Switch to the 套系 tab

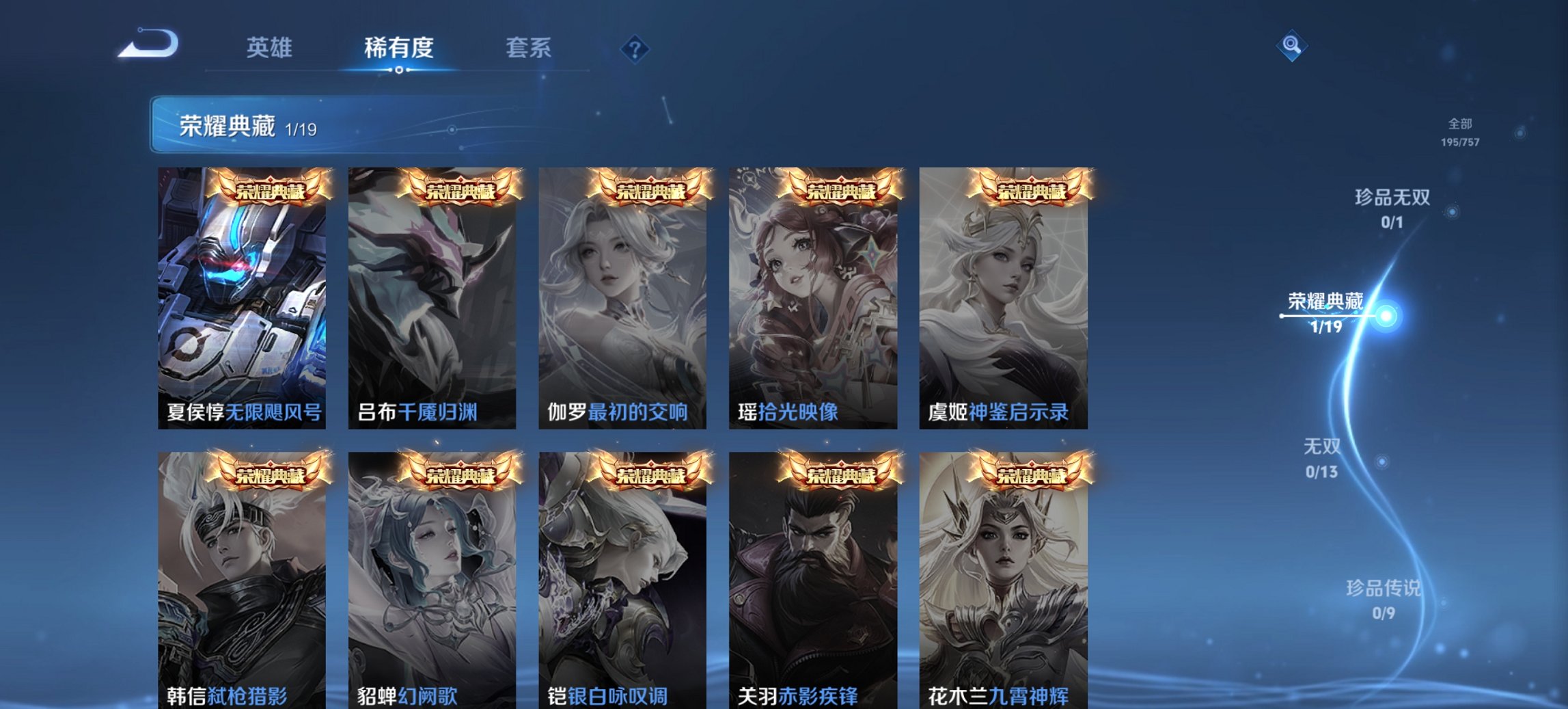(x=527, y=48)
